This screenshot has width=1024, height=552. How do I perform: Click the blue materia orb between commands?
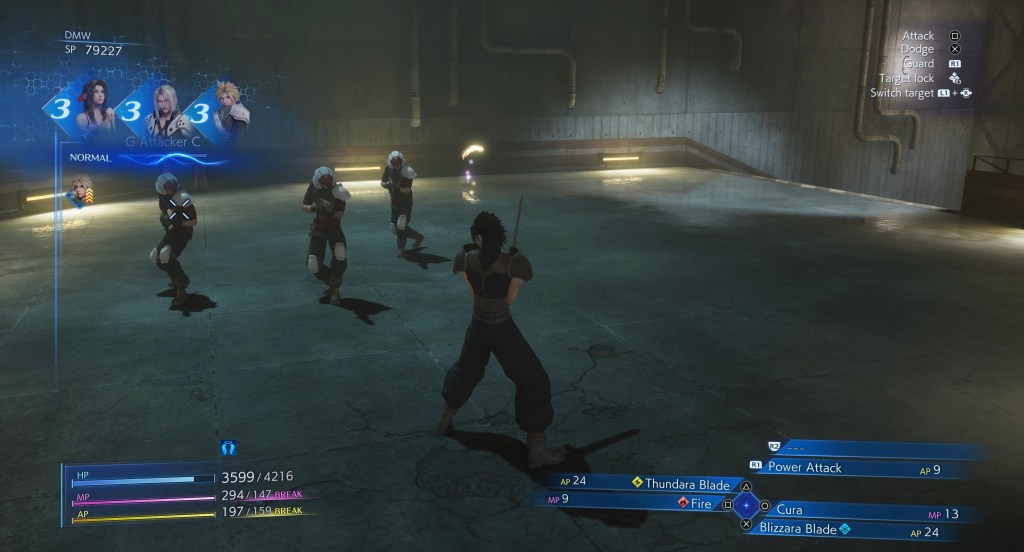click(x=746, y=505)
